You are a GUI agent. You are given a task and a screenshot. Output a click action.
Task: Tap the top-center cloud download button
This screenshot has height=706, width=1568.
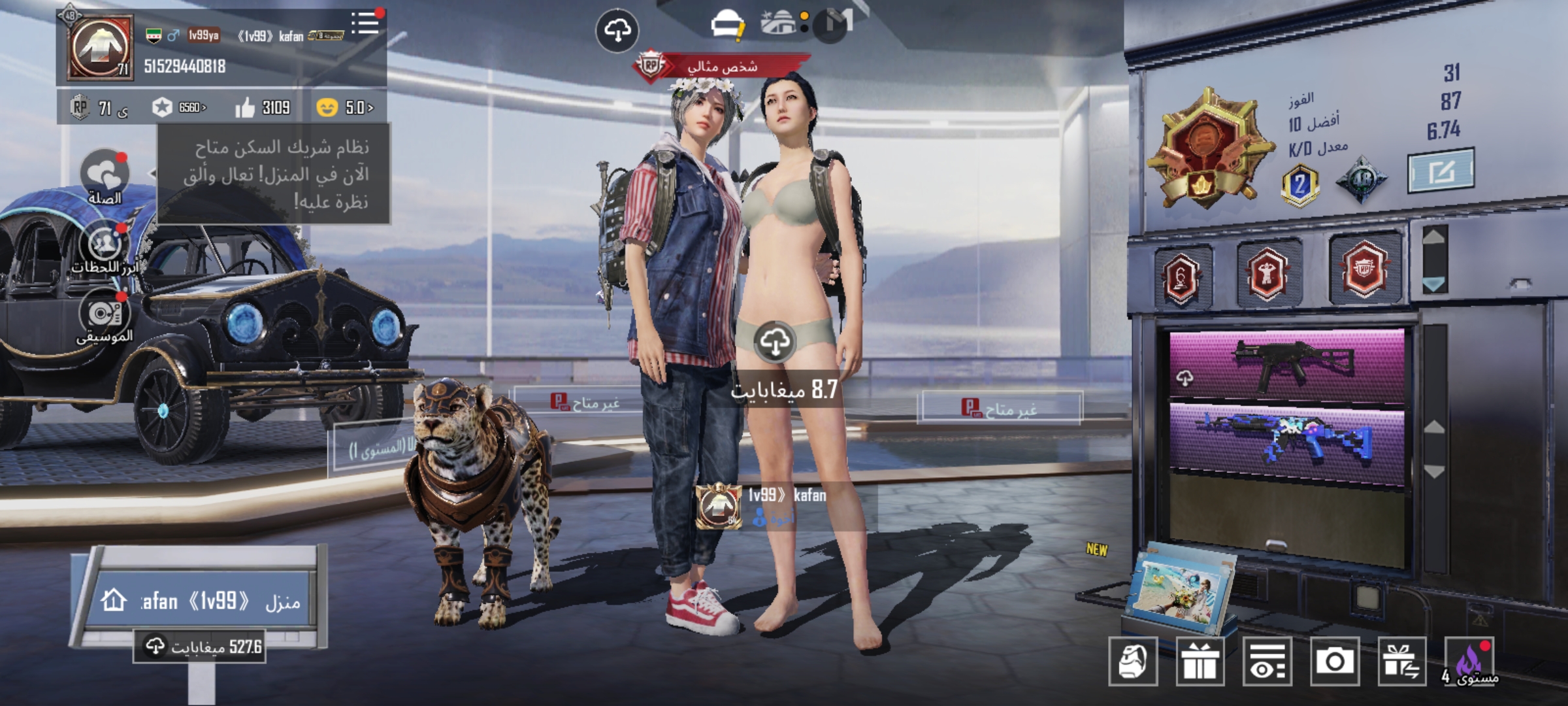(617, 30)
